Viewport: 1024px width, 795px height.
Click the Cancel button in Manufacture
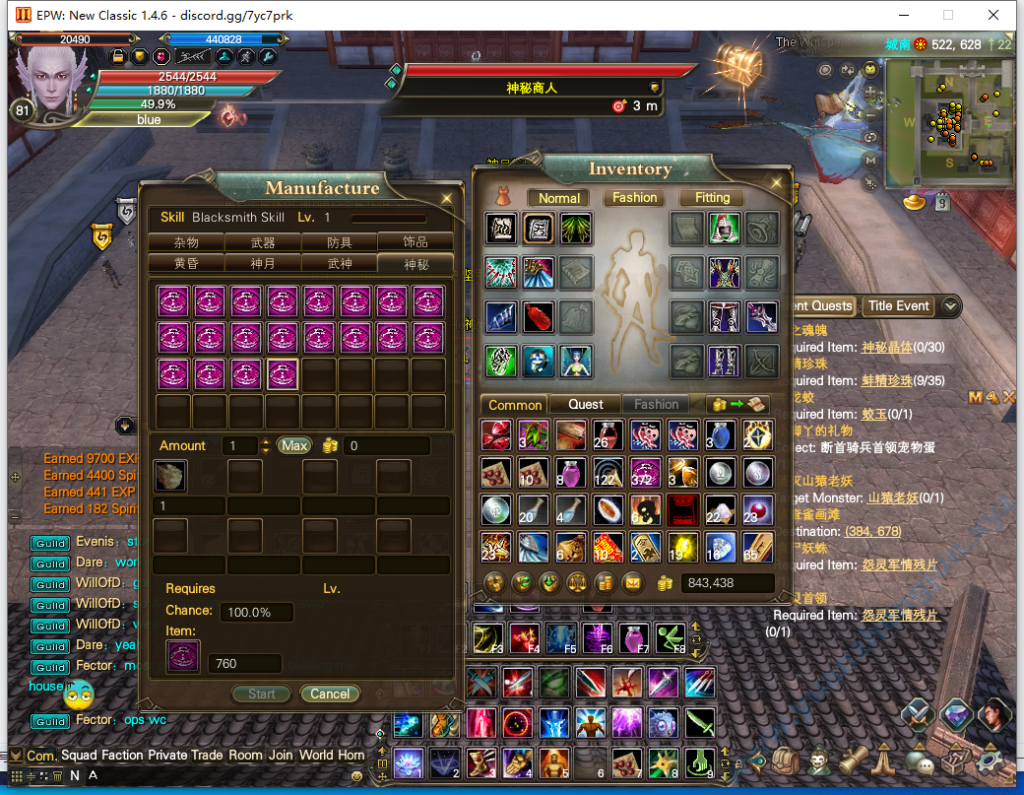[330, 694]
